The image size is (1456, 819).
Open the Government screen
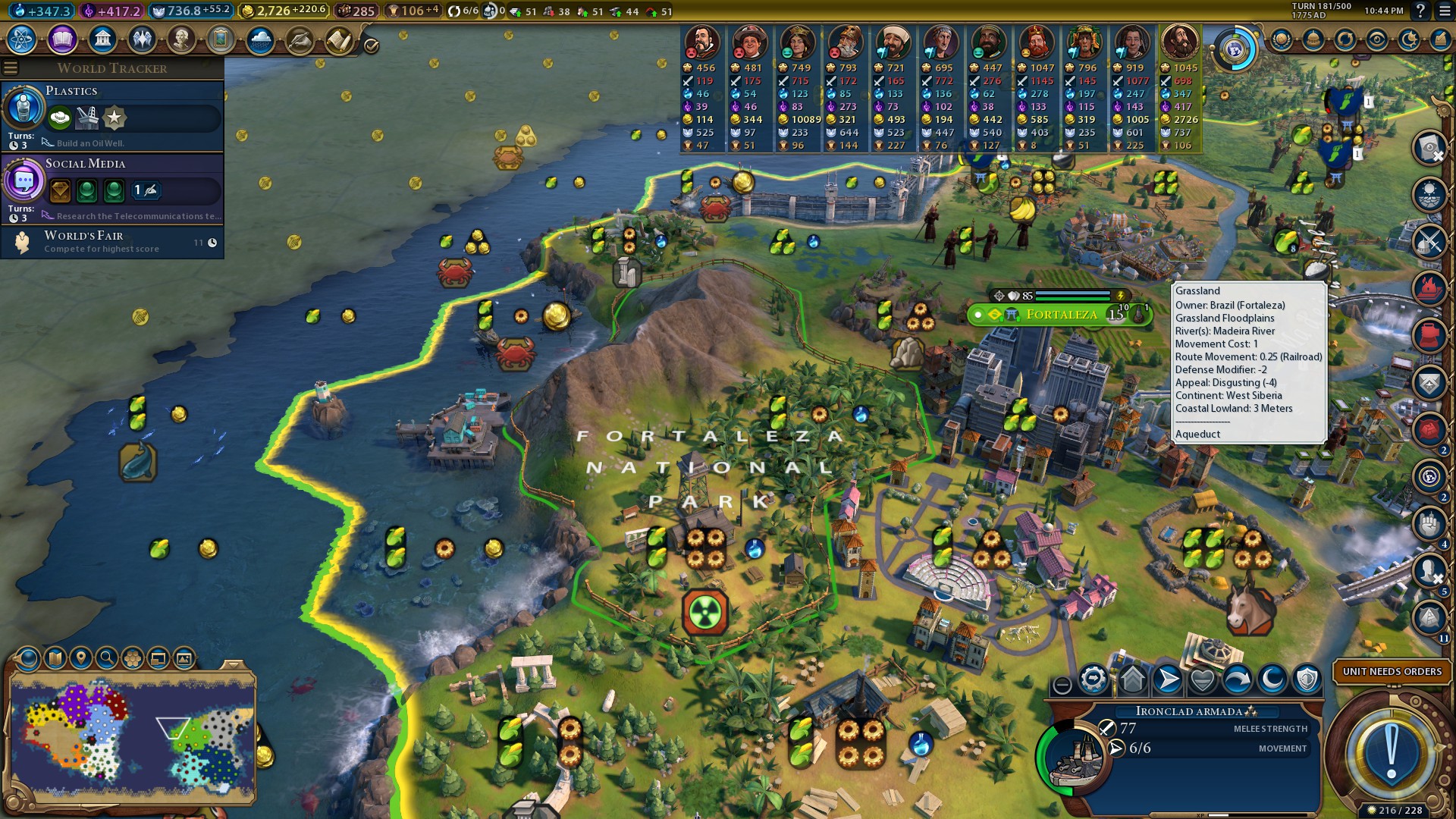(102, 39)
